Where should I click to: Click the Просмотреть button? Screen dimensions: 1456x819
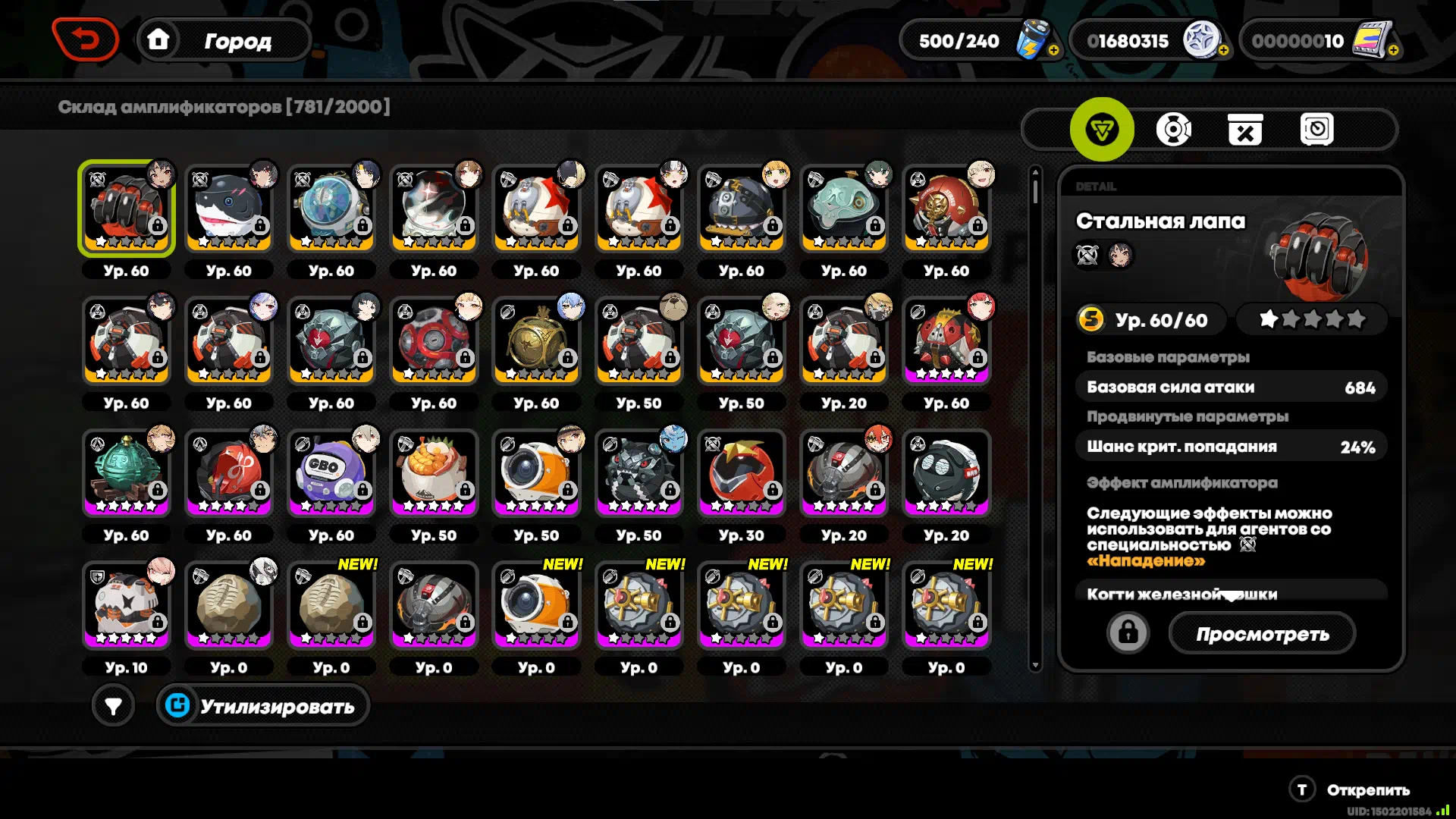click(x=1262, y=634)
